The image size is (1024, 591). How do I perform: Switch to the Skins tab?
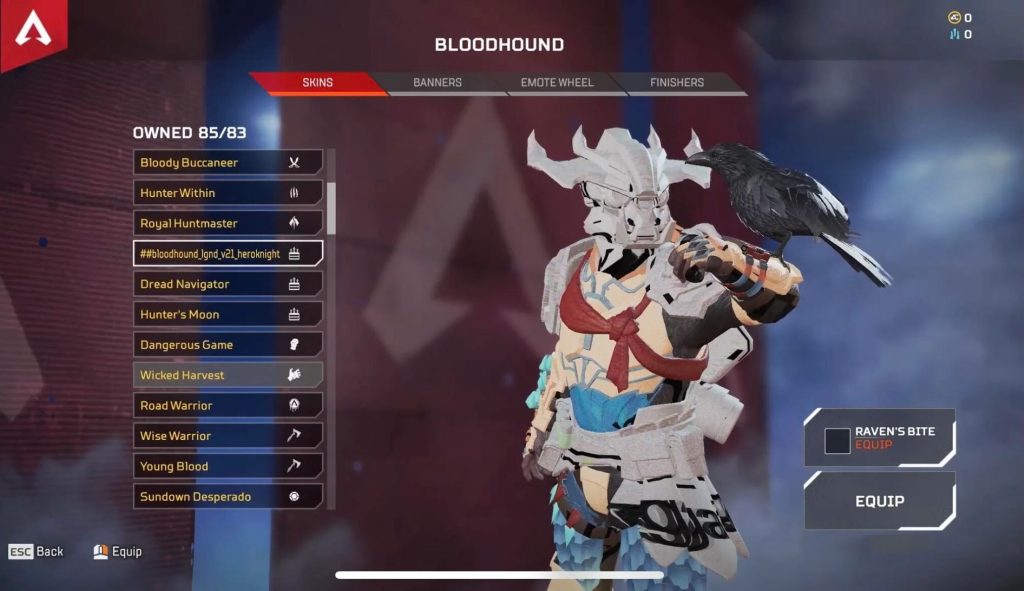pyautogui.click(x=318, y=83)
